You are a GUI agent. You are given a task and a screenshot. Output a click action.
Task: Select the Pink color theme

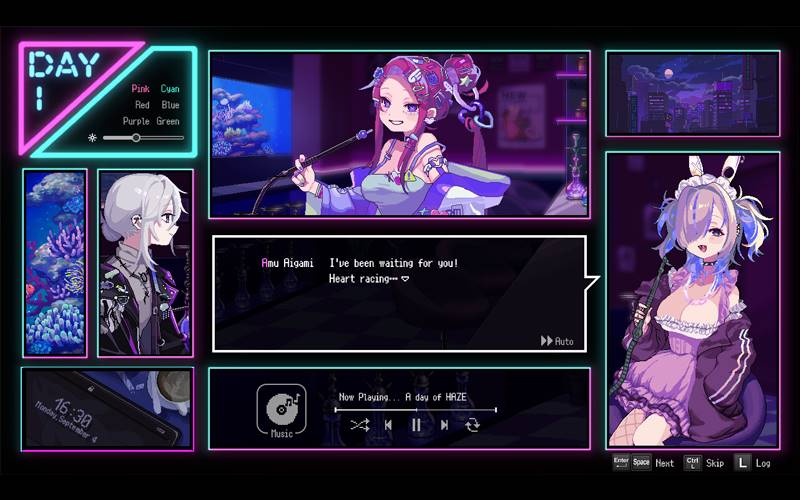pos(143,88)
